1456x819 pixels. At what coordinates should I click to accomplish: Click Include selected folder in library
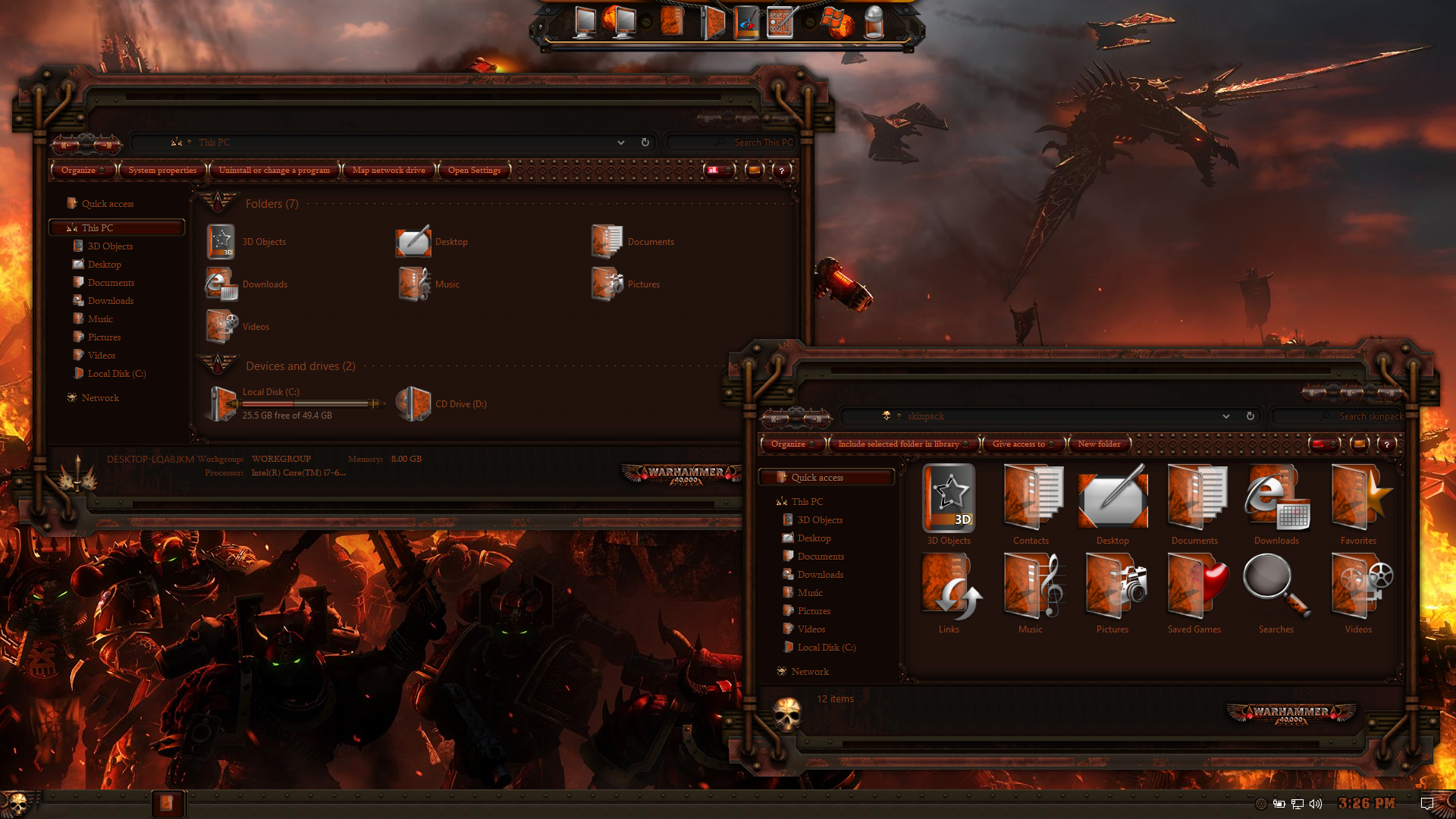click(x=902, y=444)
